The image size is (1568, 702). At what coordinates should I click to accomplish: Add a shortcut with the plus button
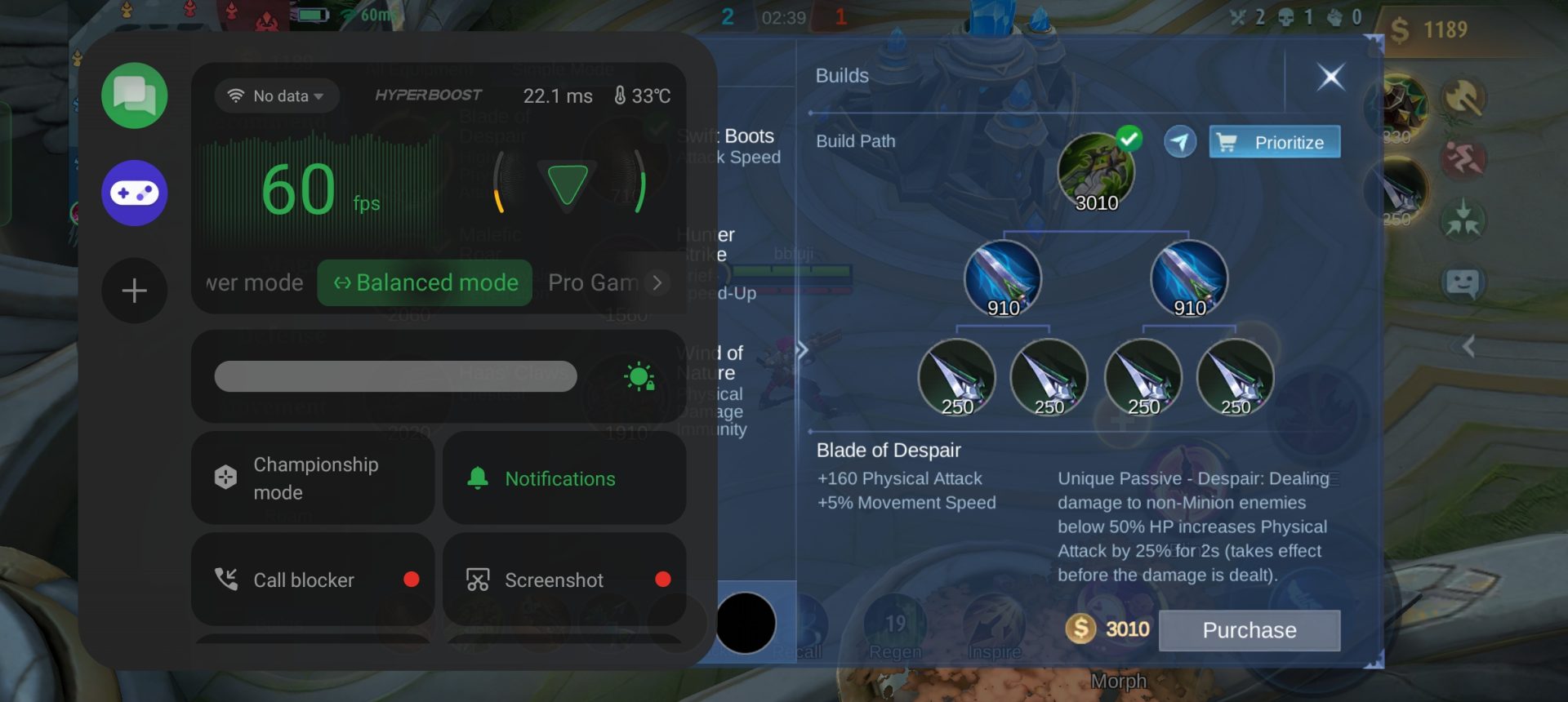(135, 291)
